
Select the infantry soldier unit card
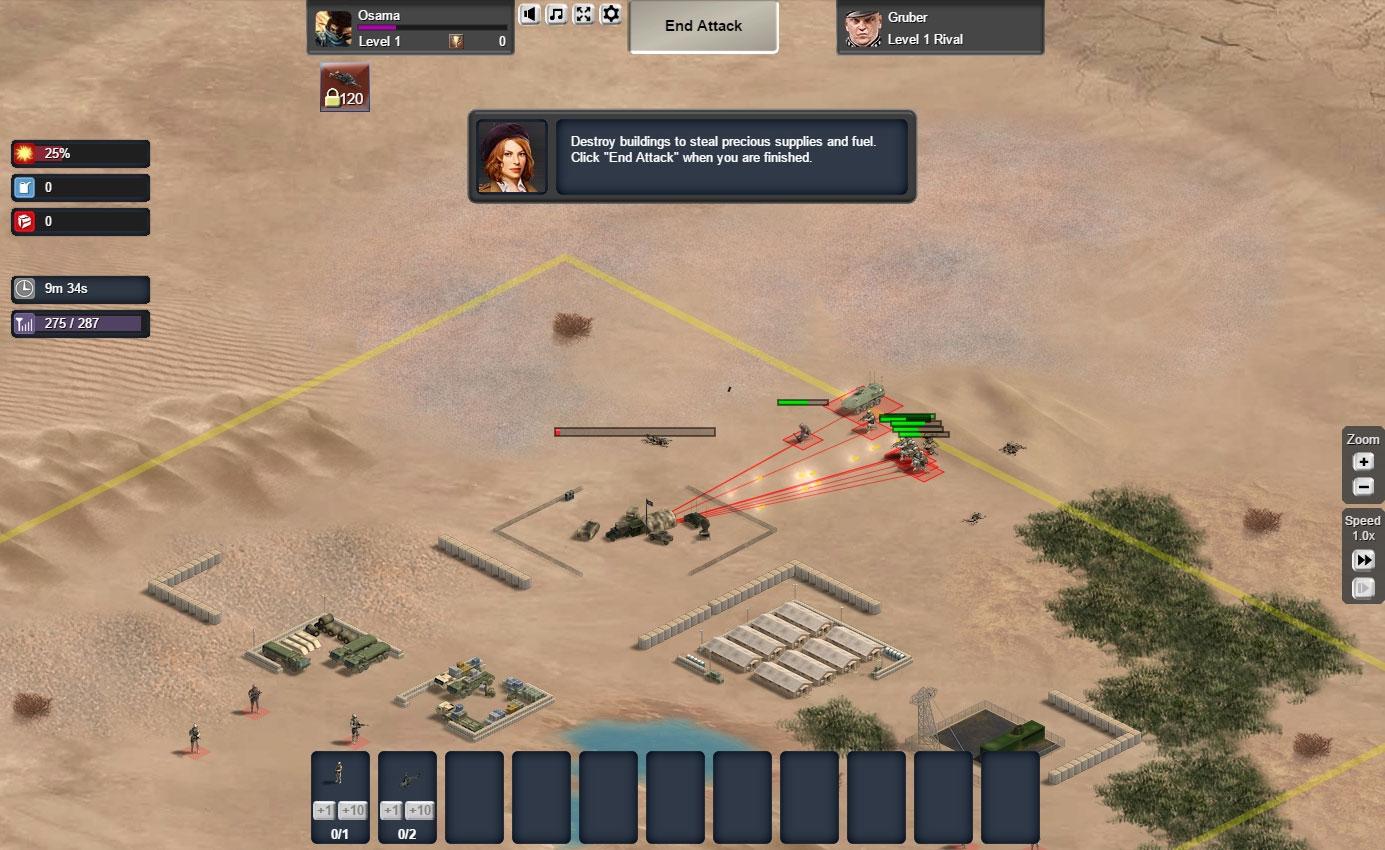[x=340, y=774]
